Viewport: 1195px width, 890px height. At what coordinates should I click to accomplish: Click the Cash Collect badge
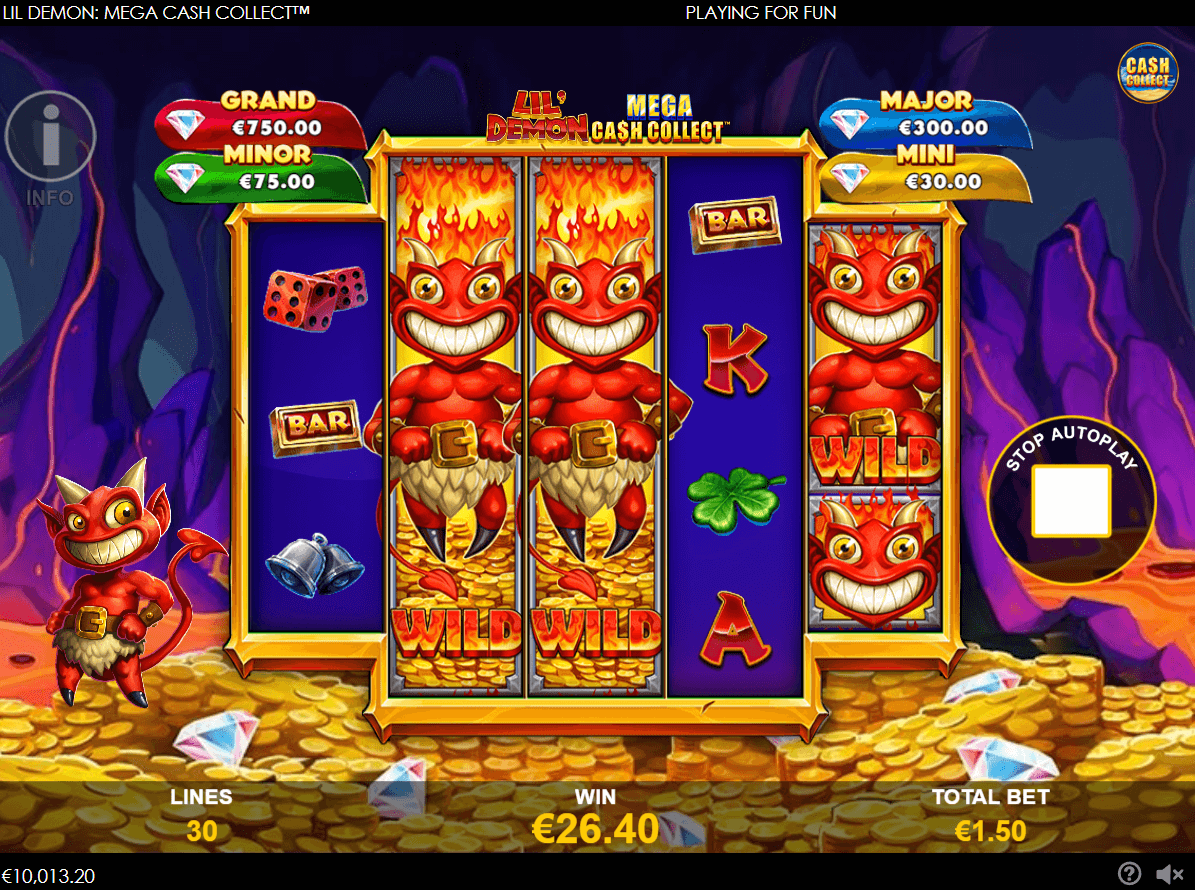1147,73
